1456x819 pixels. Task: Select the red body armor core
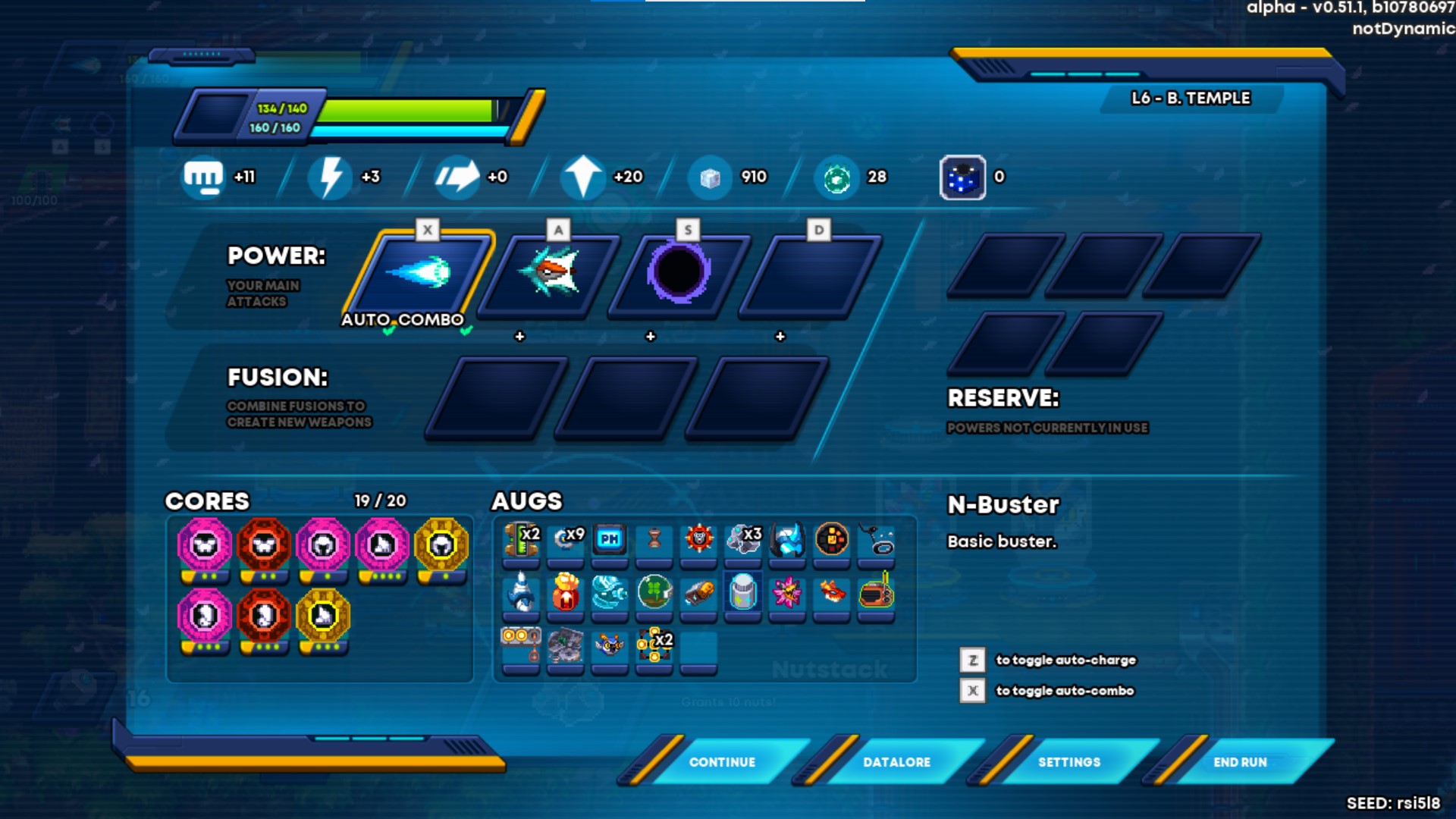[x=264, y=545]
